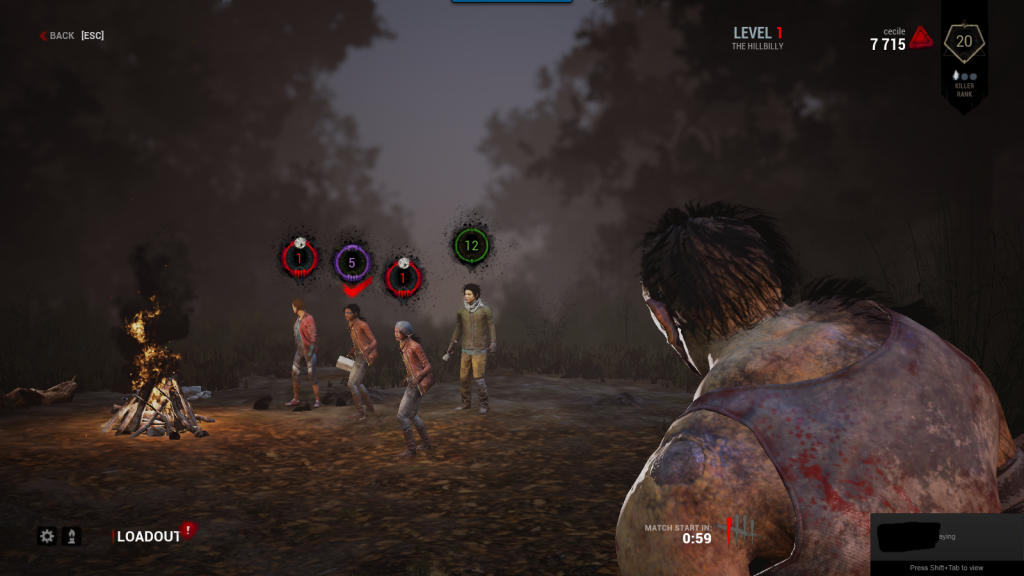Open the Loadout menu
Viewport: 1024px width, 576px height.
pos(148,537)
